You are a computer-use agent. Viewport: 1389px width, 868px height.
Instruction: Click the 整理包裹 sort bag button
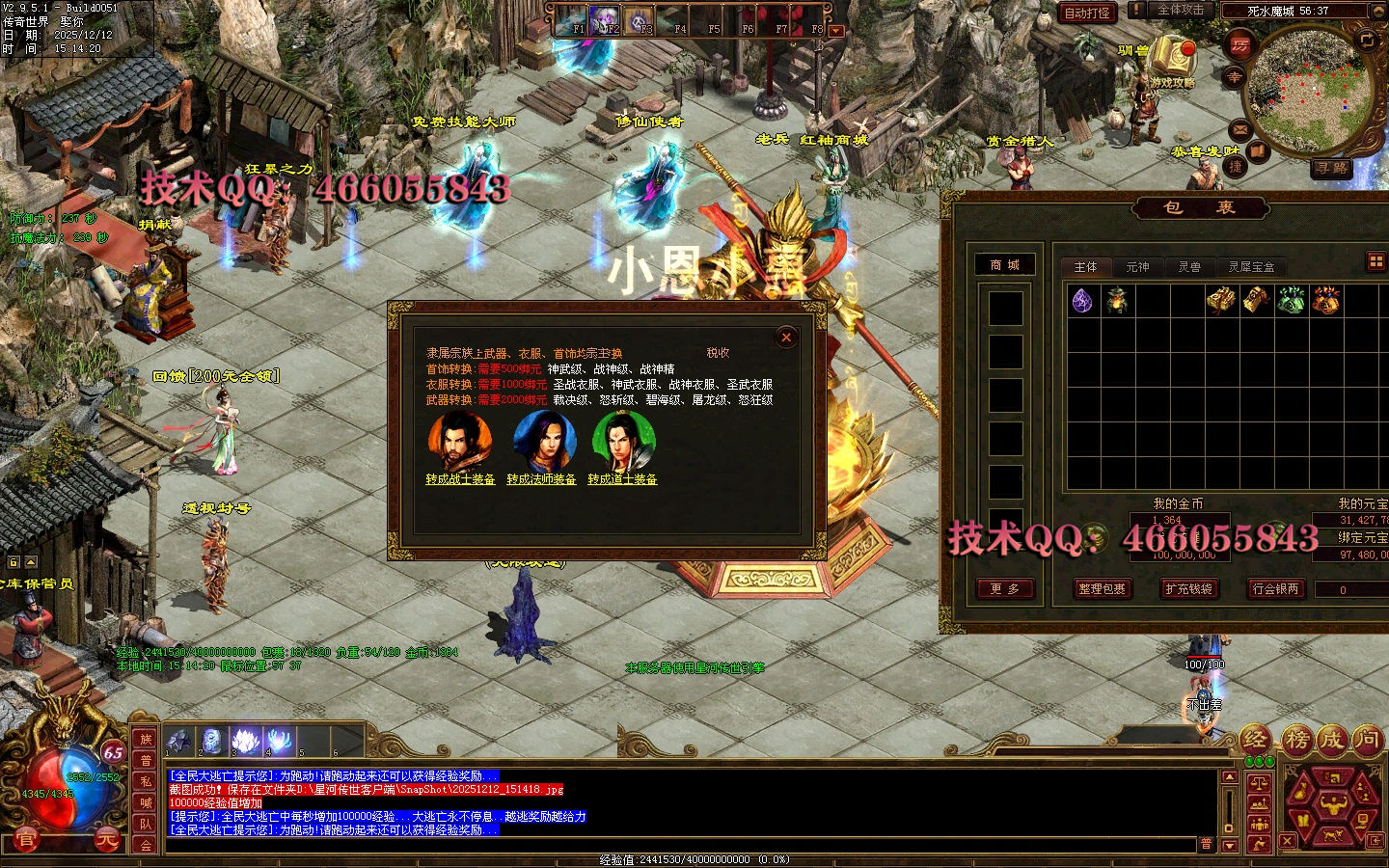pyautogui.click(x=1102, y=589)
